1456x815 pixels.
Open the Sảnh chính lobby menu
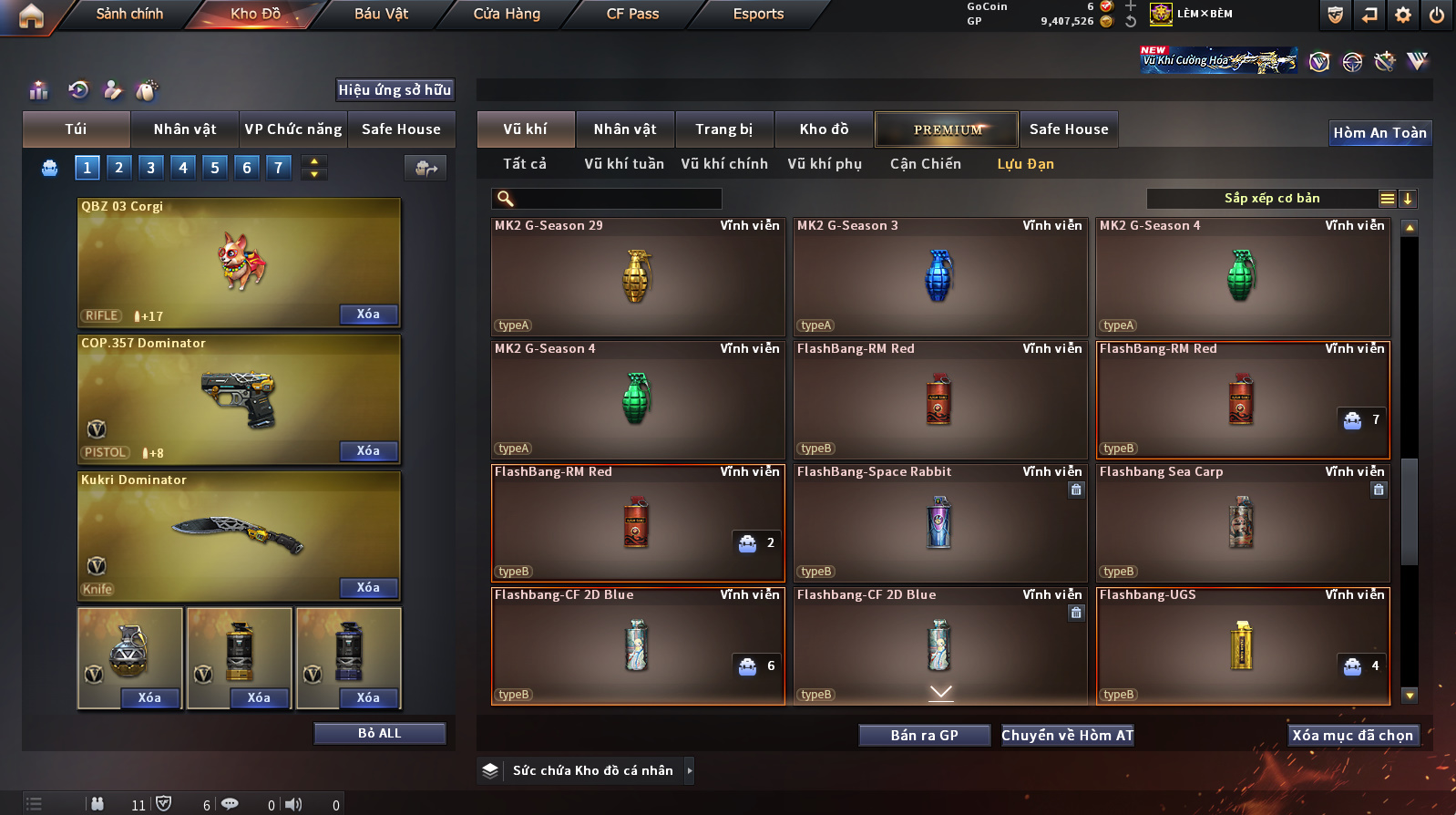click(129, 14)
